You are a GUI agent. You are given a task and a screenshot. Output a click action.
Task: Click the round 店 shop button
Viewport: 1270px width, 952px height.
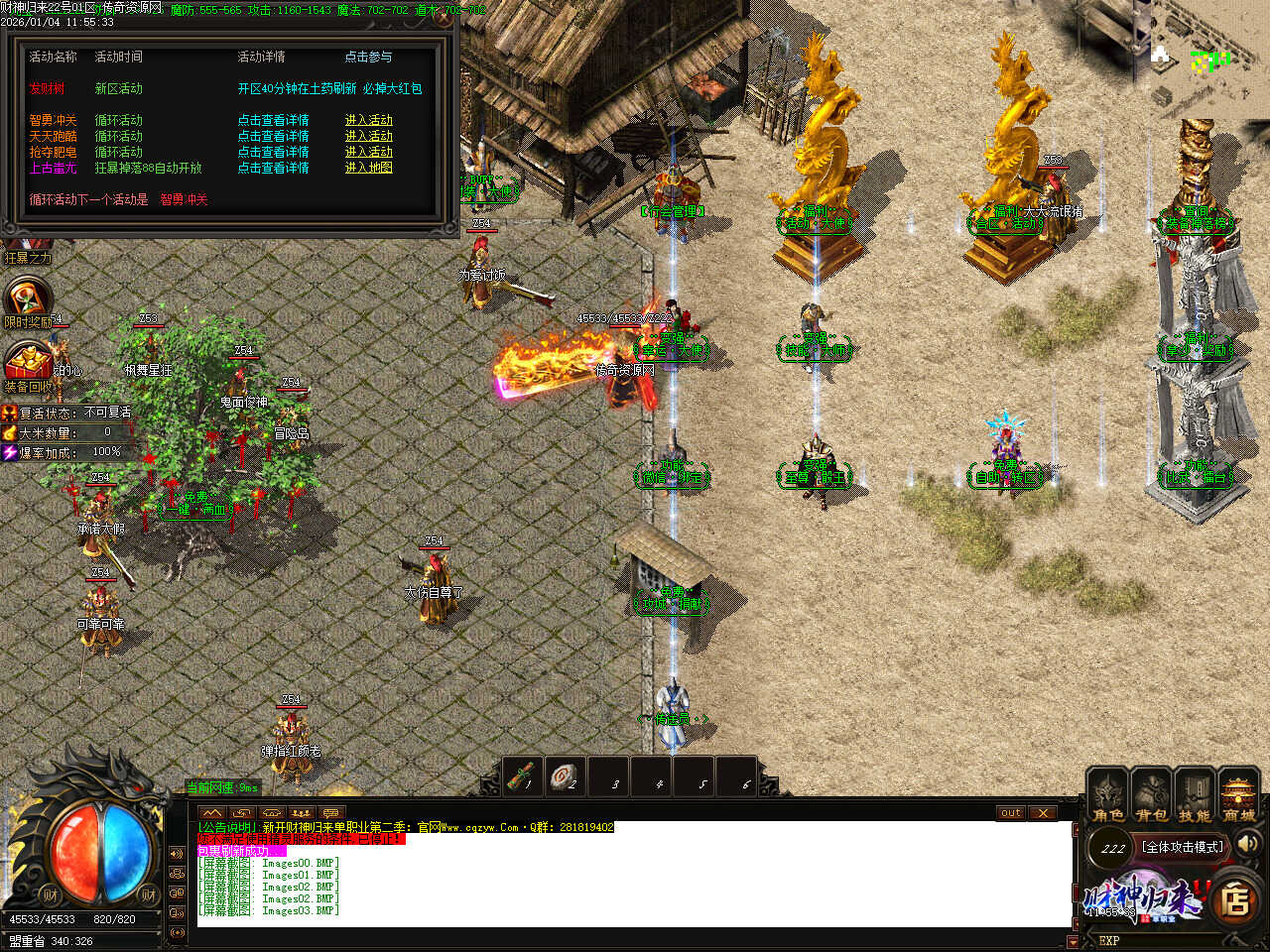click(1235, 899)
